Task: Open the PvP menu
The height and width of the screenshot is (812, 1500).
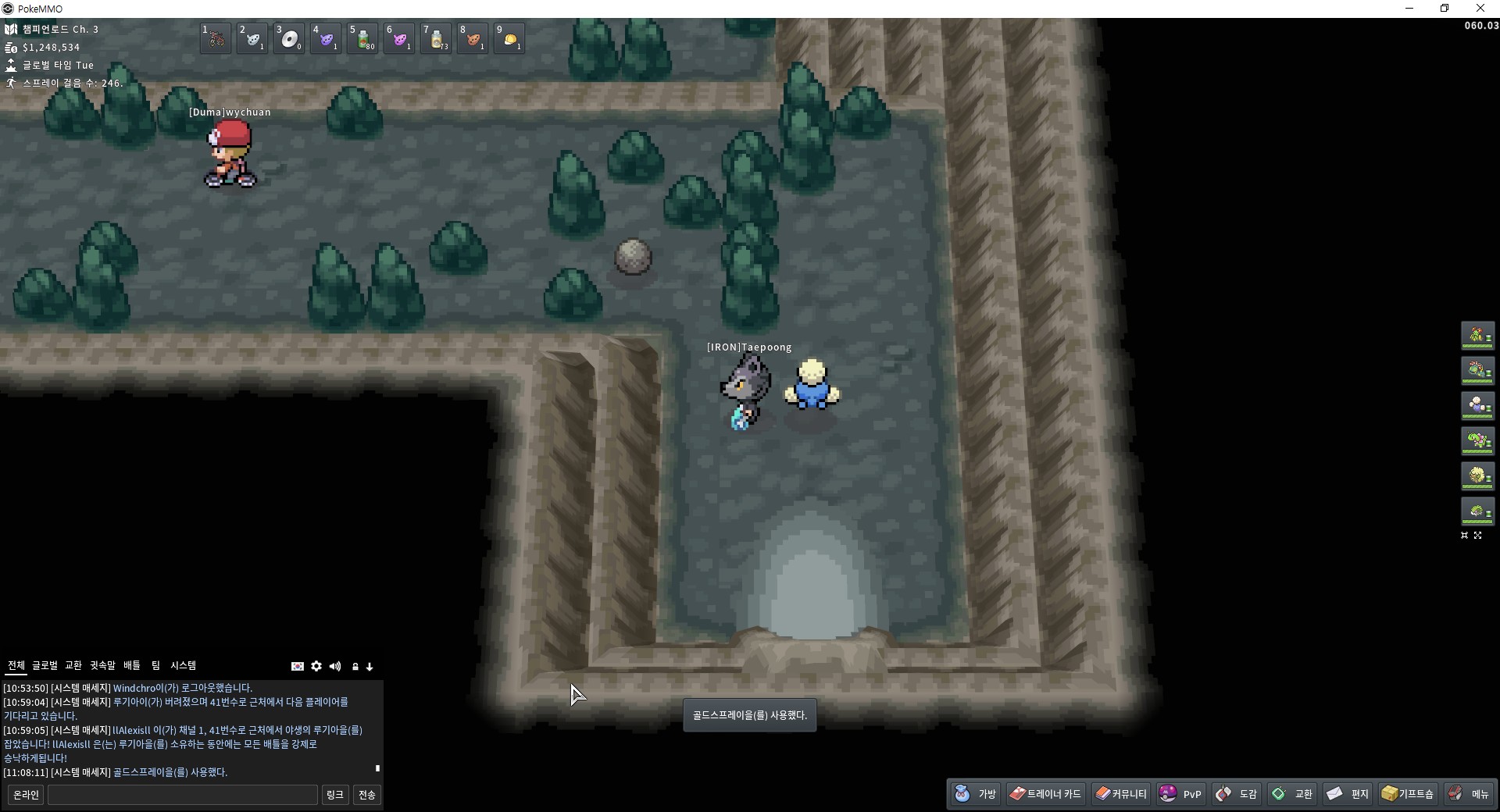Action: [x=1180, y=794]
